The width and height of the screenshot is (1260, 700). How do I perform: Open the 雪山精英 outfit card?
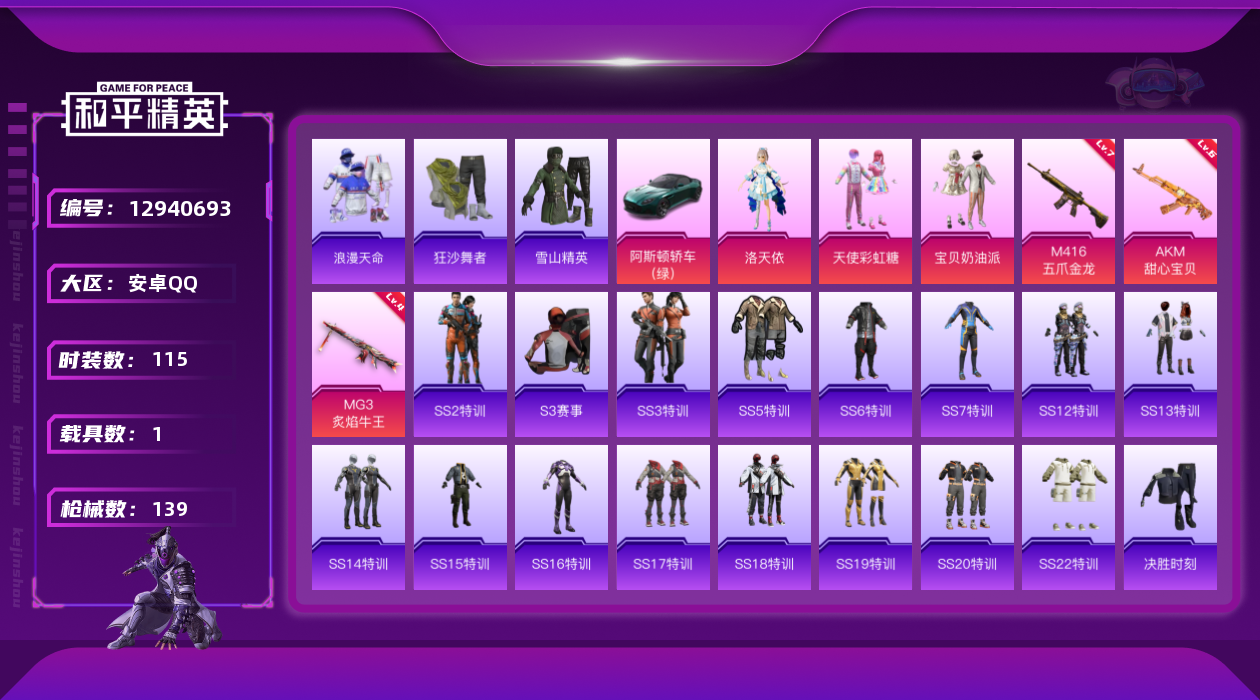561,210
